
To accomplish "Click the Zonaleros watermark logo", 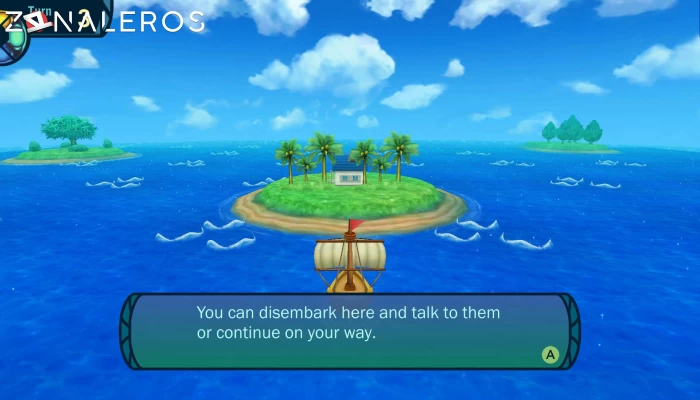I will coord(104,21).
